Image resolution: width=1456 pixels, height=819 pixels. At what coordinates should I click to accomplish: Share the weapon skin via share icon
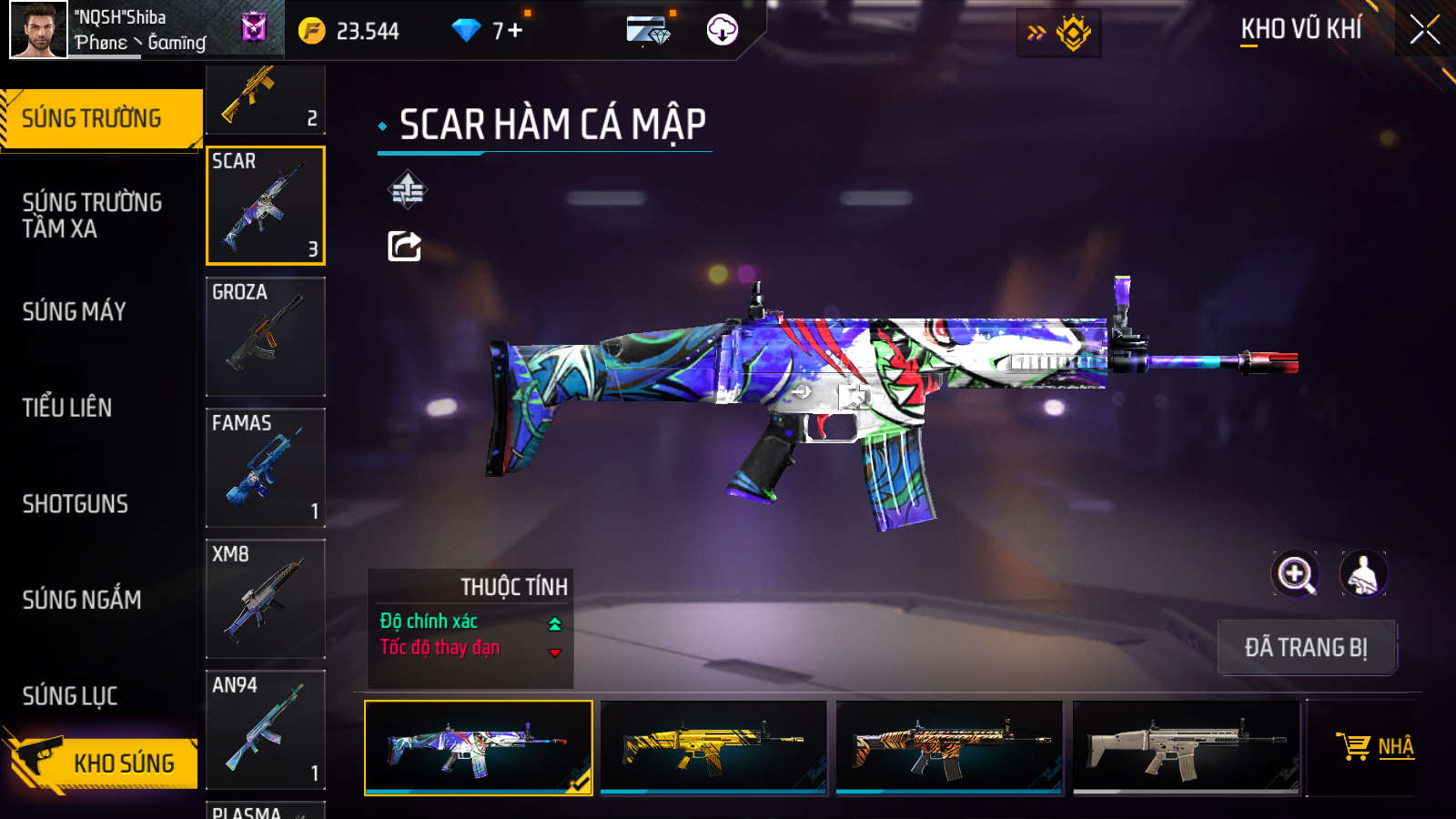coord(405,246)
